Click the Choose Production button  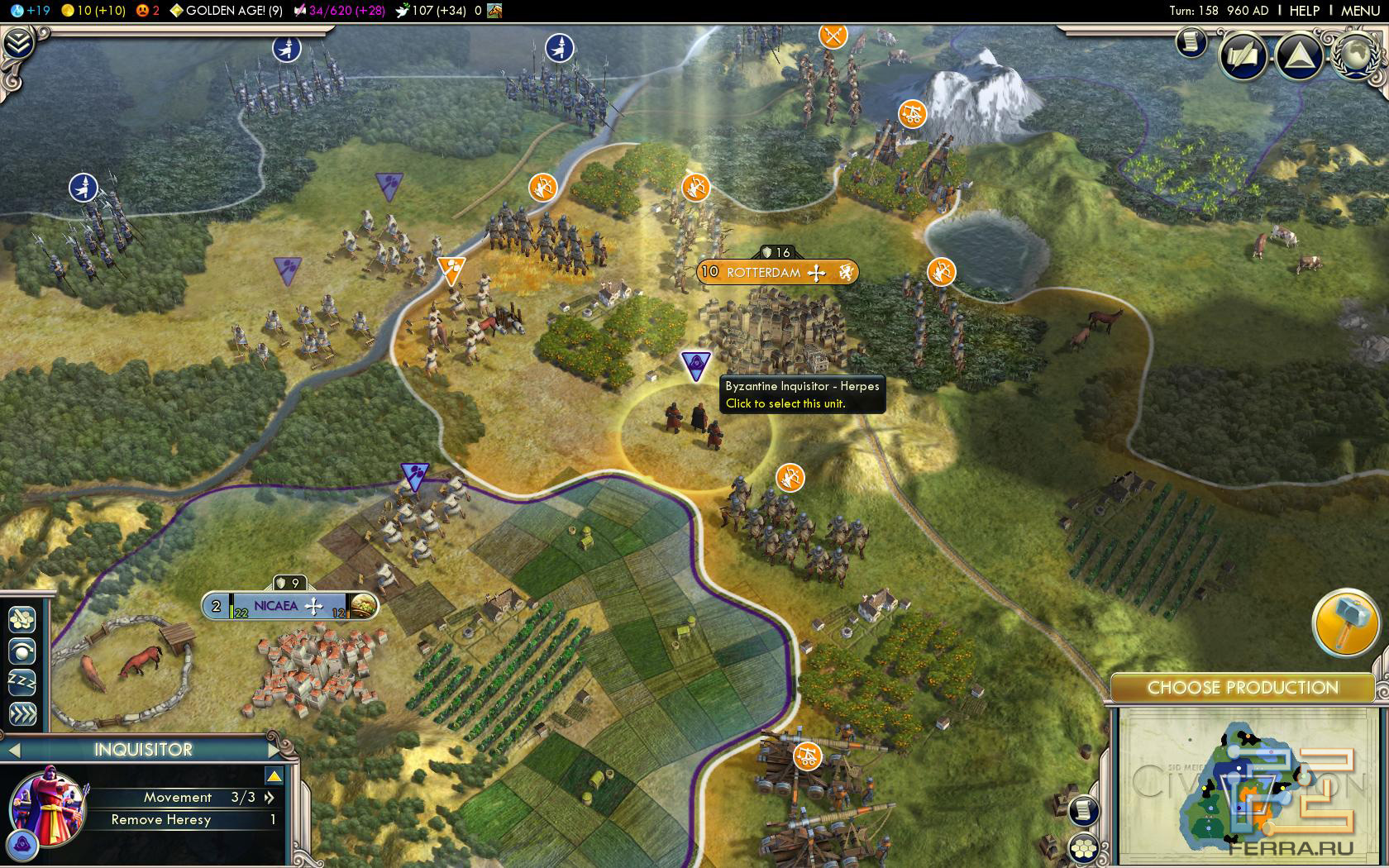(1242, 688)
